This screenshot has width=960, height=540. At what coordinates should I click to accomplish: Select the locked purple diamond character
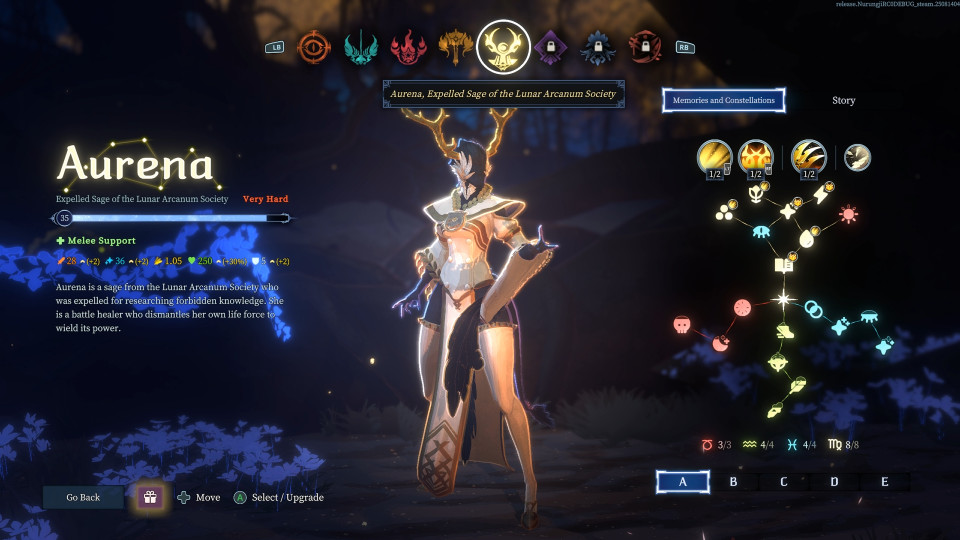tap(549, 47)
